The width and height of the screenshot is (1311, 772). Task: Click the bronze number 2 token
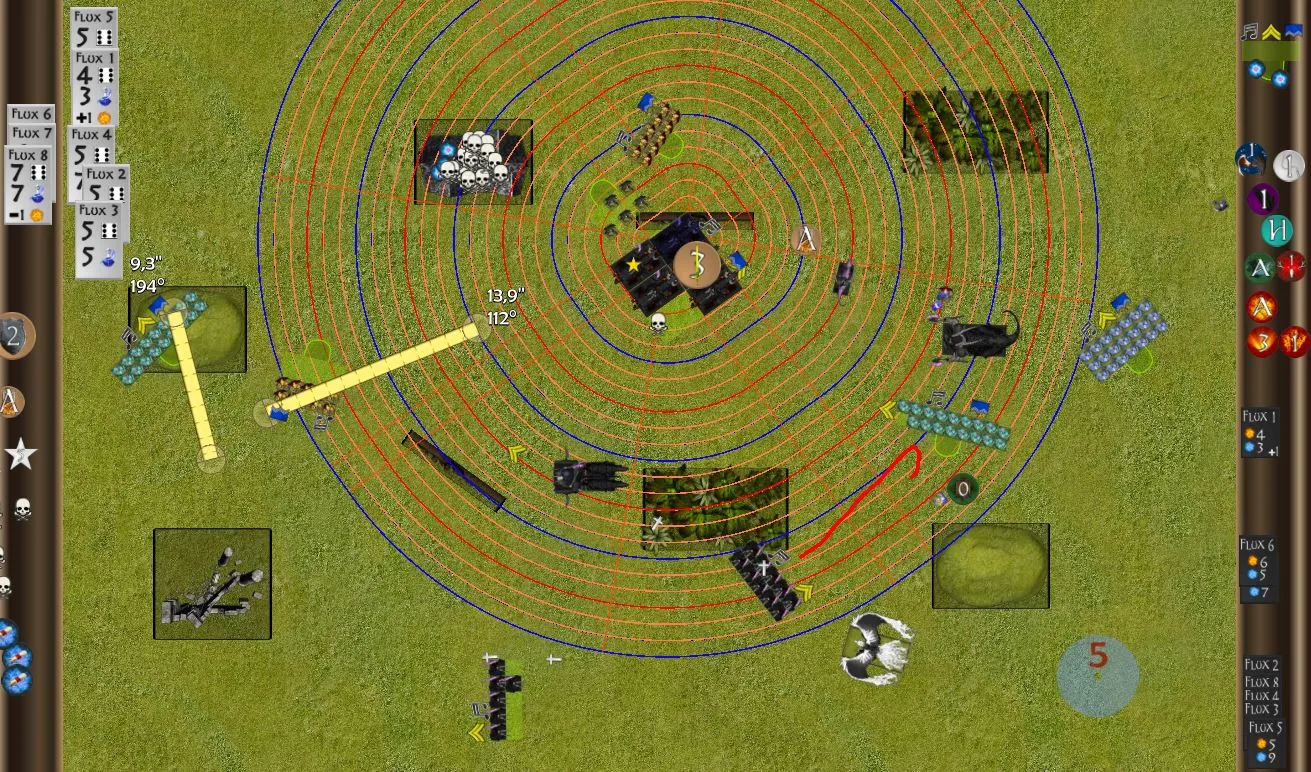[14, 336]
